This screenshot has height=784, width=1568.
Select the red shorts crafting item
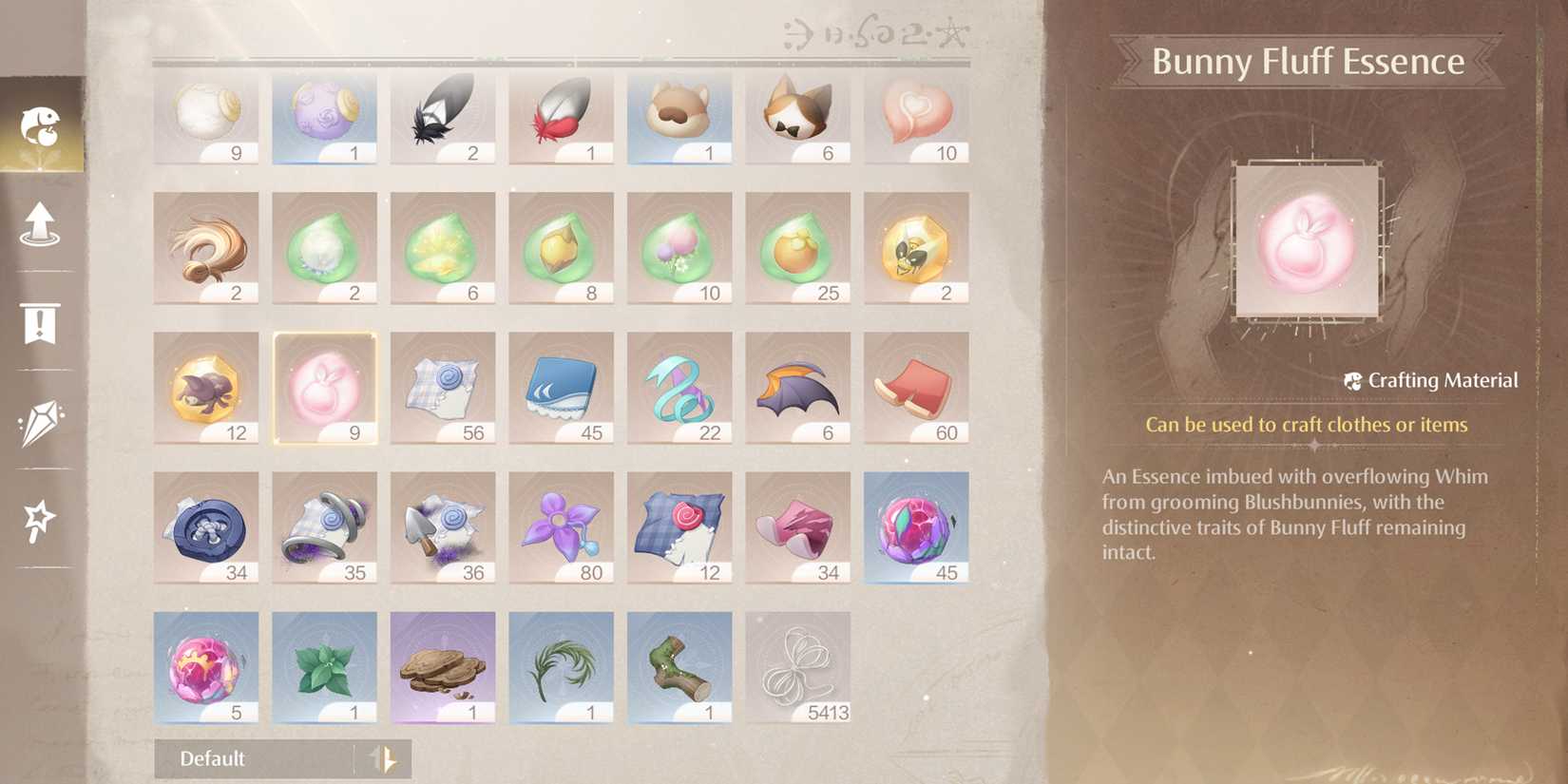pyautogui.click(x=914, y=388)
